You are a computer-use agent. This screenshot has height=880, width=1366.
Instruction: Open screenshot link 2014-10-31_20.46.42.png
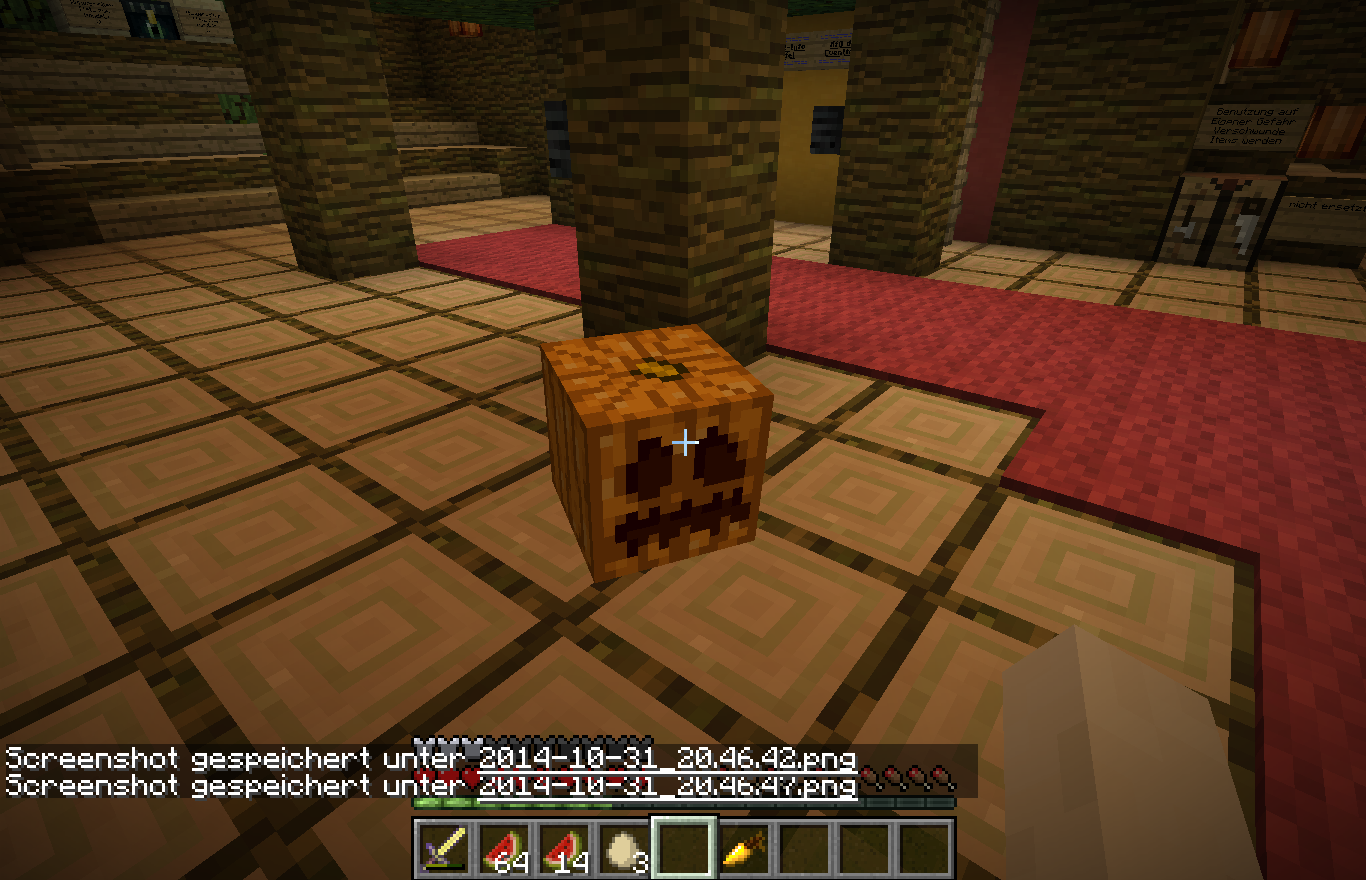click(667, 758)
